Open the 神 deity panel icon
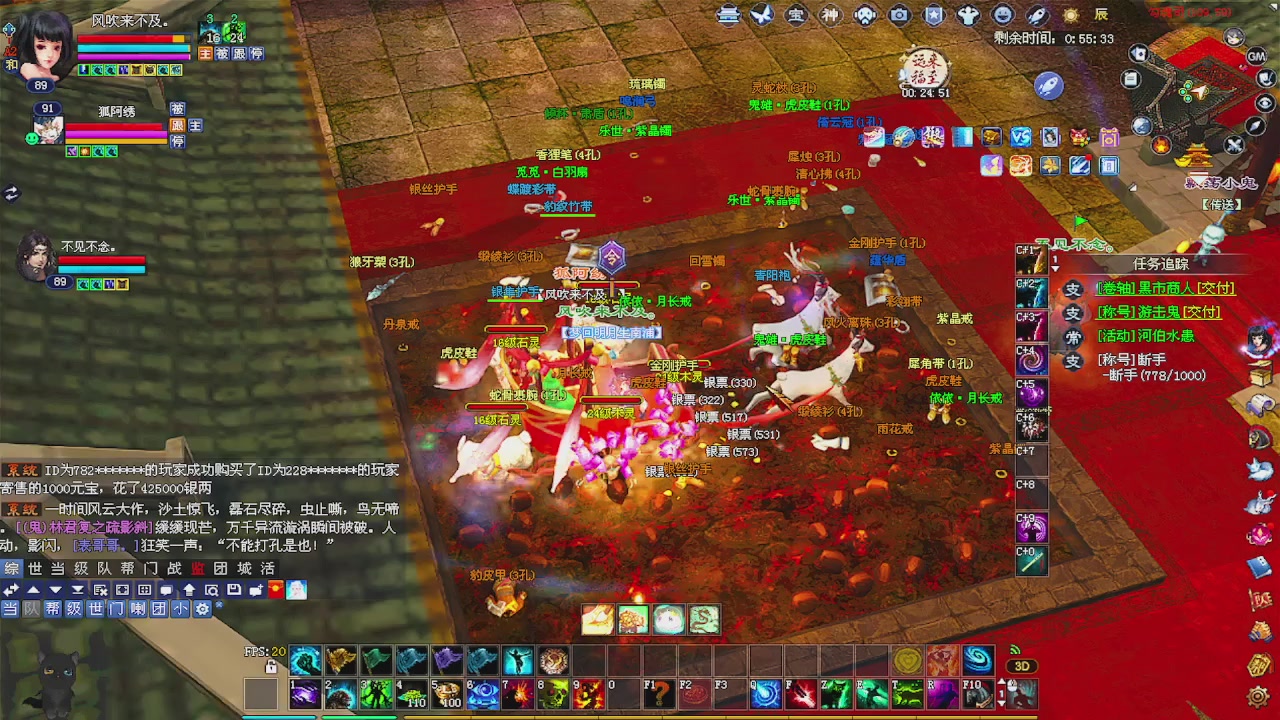The image size is (1280, 720). pyautogui.click(x=832, y=15)
